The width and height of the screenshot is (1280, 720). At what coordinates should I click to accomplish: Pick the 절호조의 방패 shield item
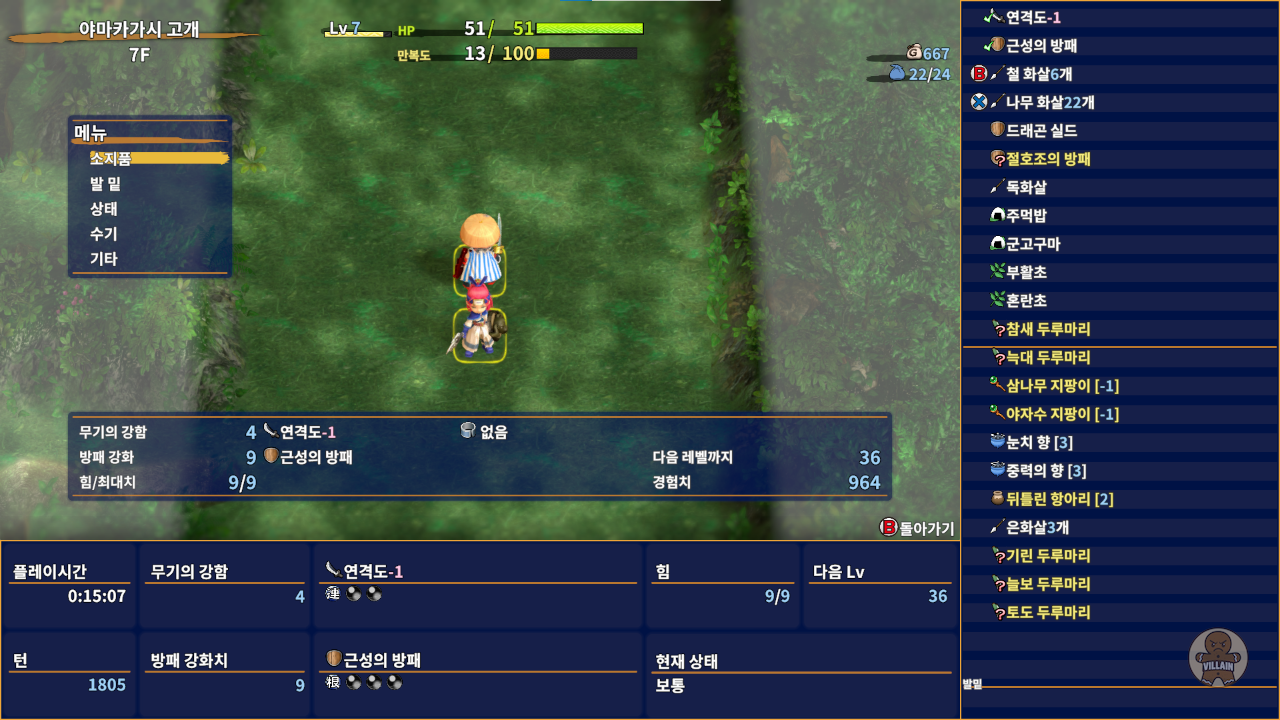point(1047,159)
